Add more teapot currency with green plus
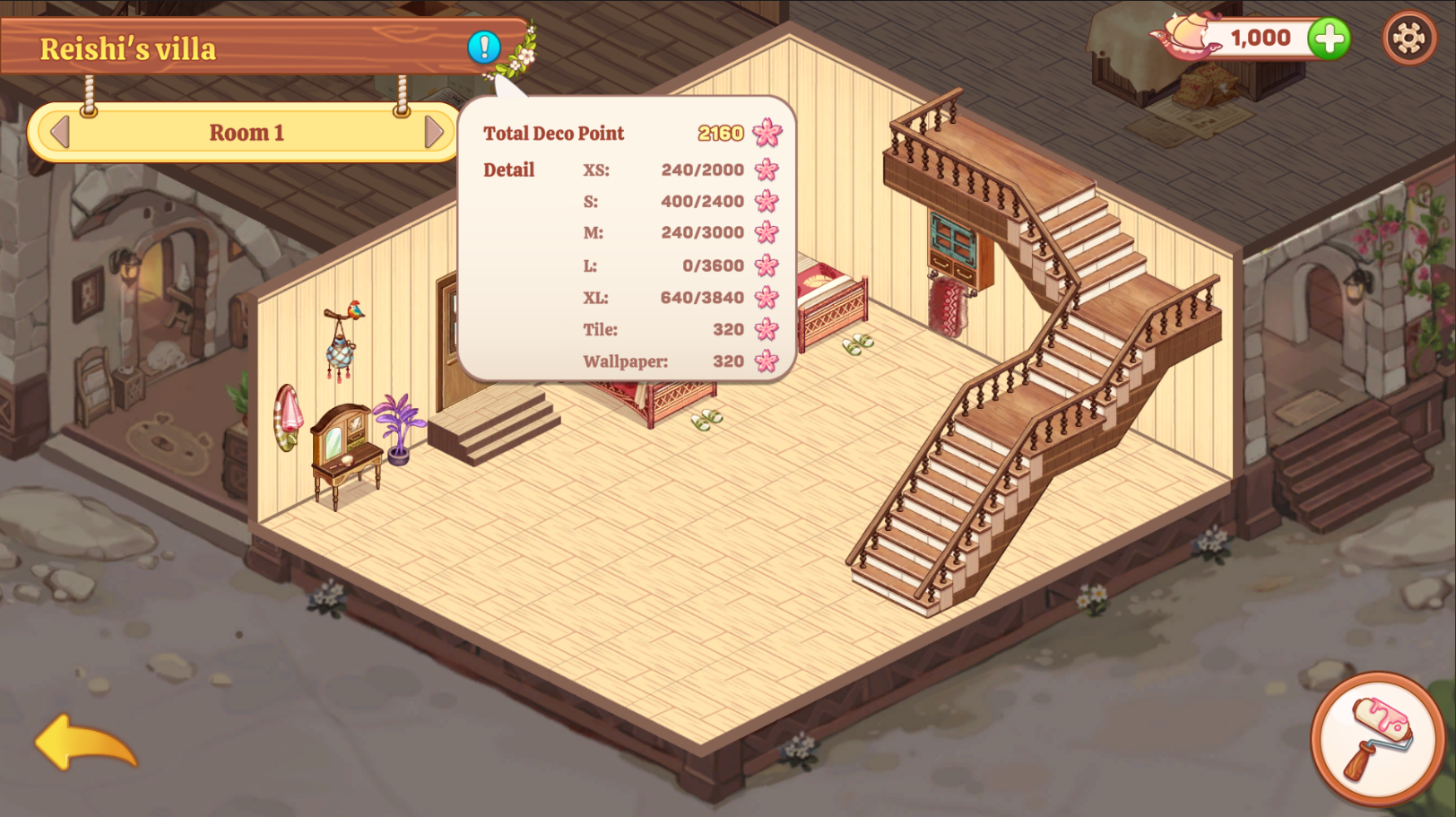The image size is (1456, 817). click(x=1329, y=39)
